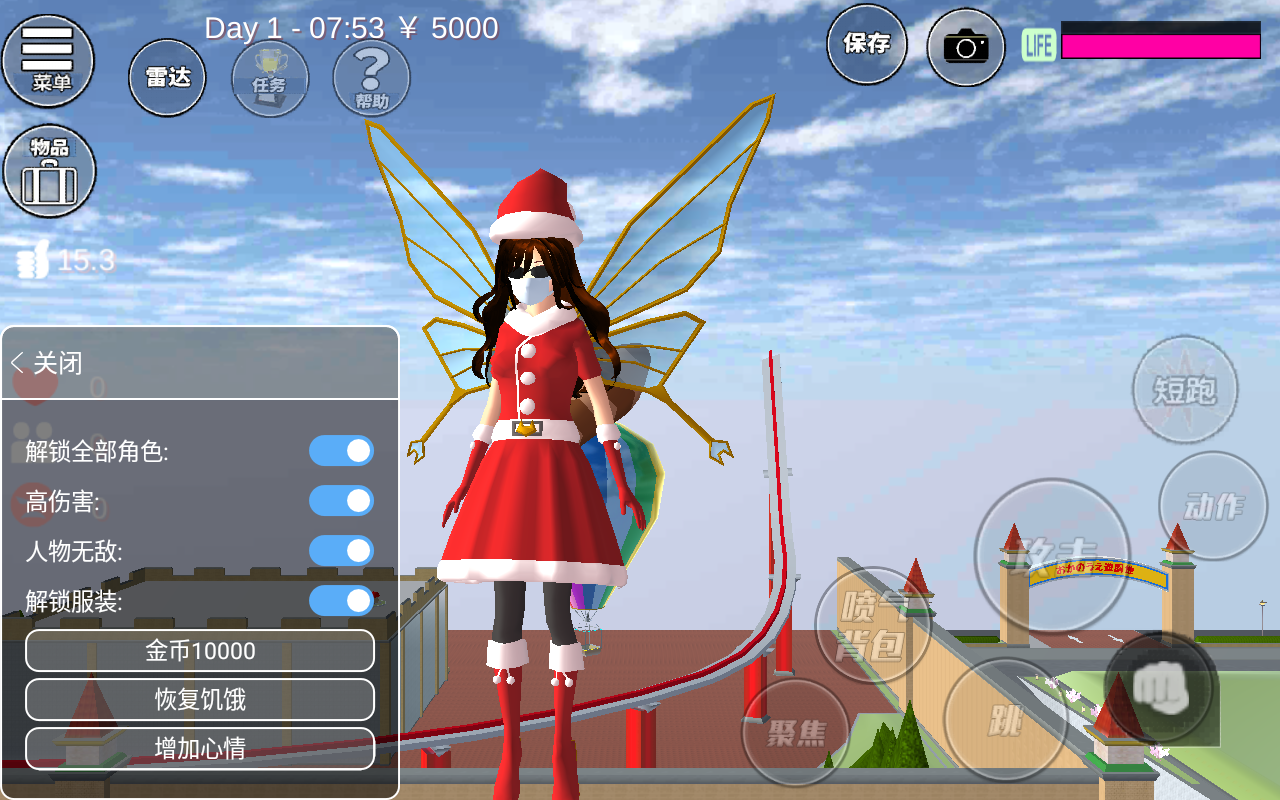The image size is (1280, 800).
Task: Toggle 解锁全部角色 switch
Action: click(341, 451)
